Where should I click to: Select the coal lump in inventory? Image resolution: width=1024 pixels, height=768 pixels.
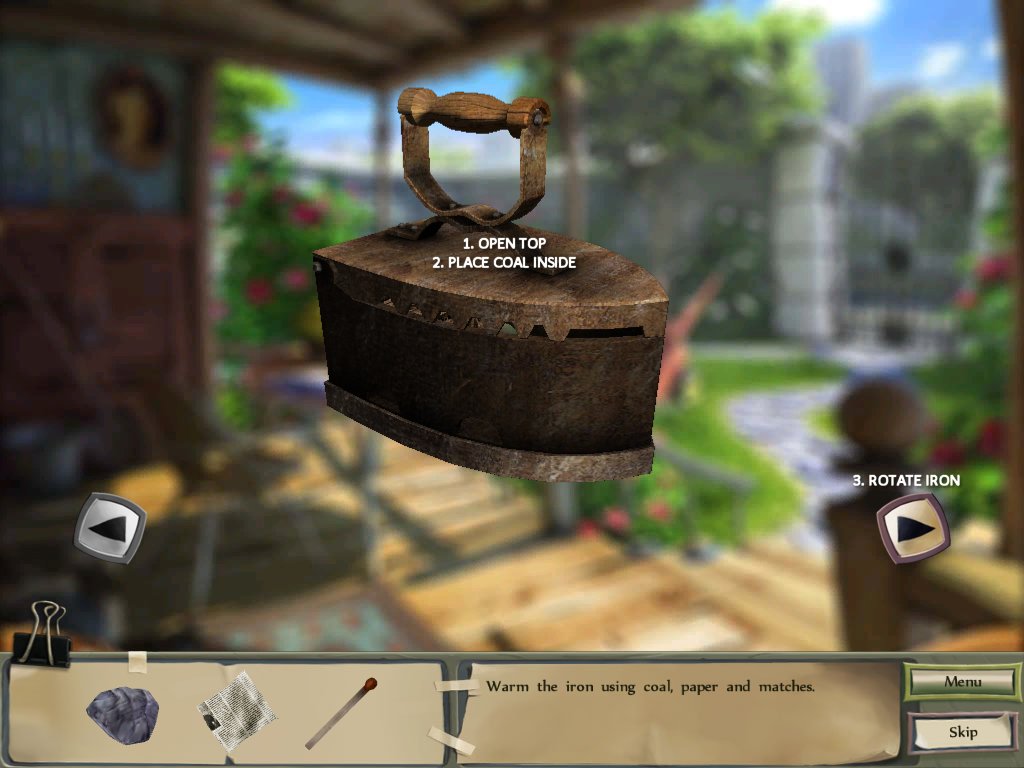point(121,710)
